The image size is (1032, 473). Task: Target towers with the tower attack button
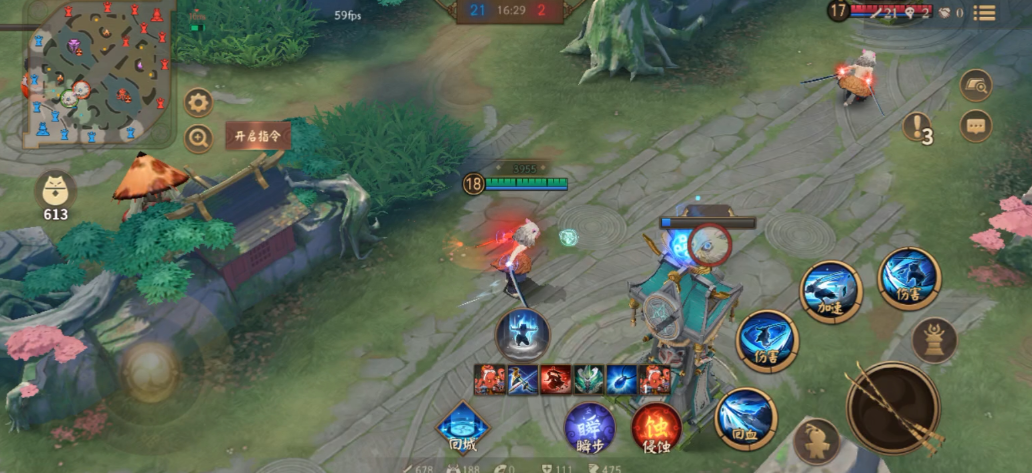coord(934,340)
